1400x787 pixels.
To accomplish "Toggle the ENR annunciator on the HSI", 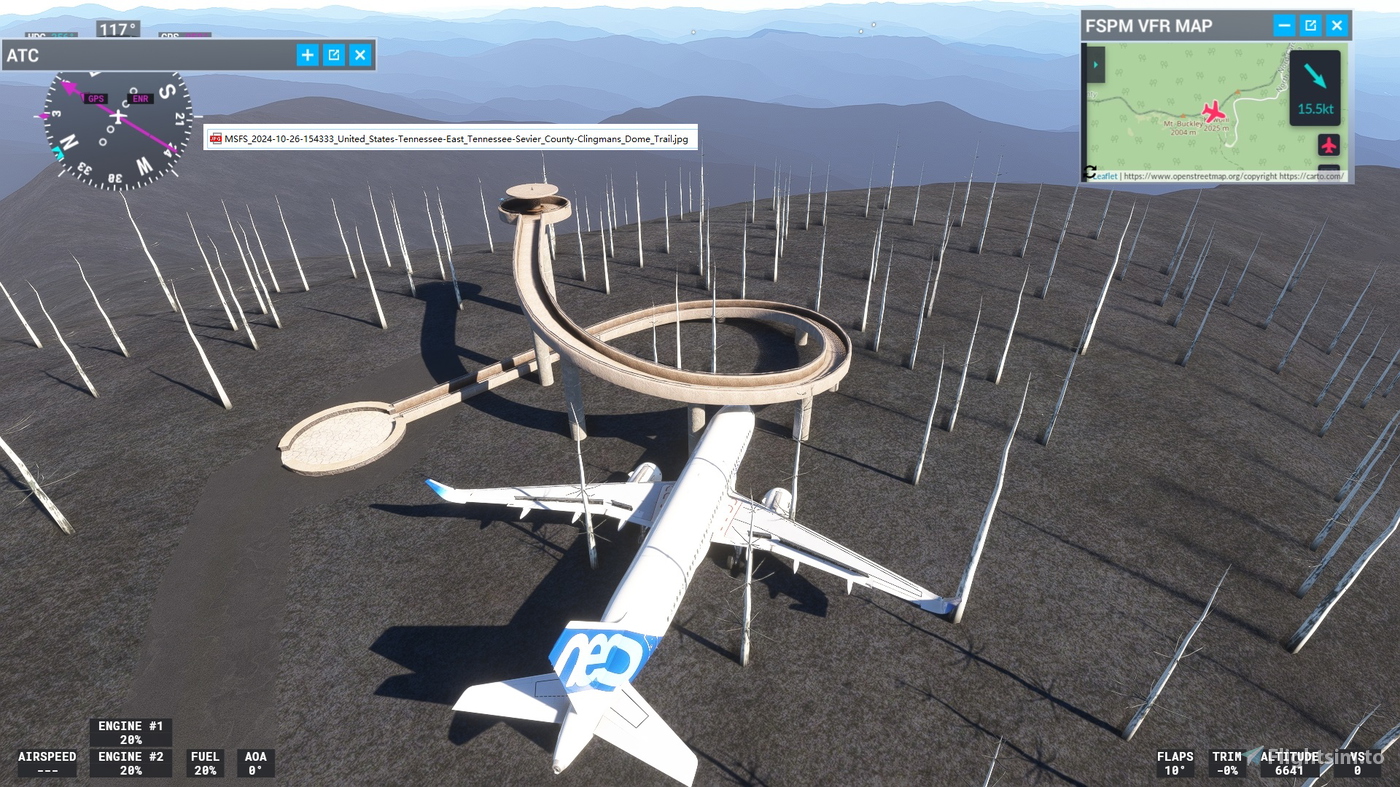I will pyautogui.click(x=138, y=99).
